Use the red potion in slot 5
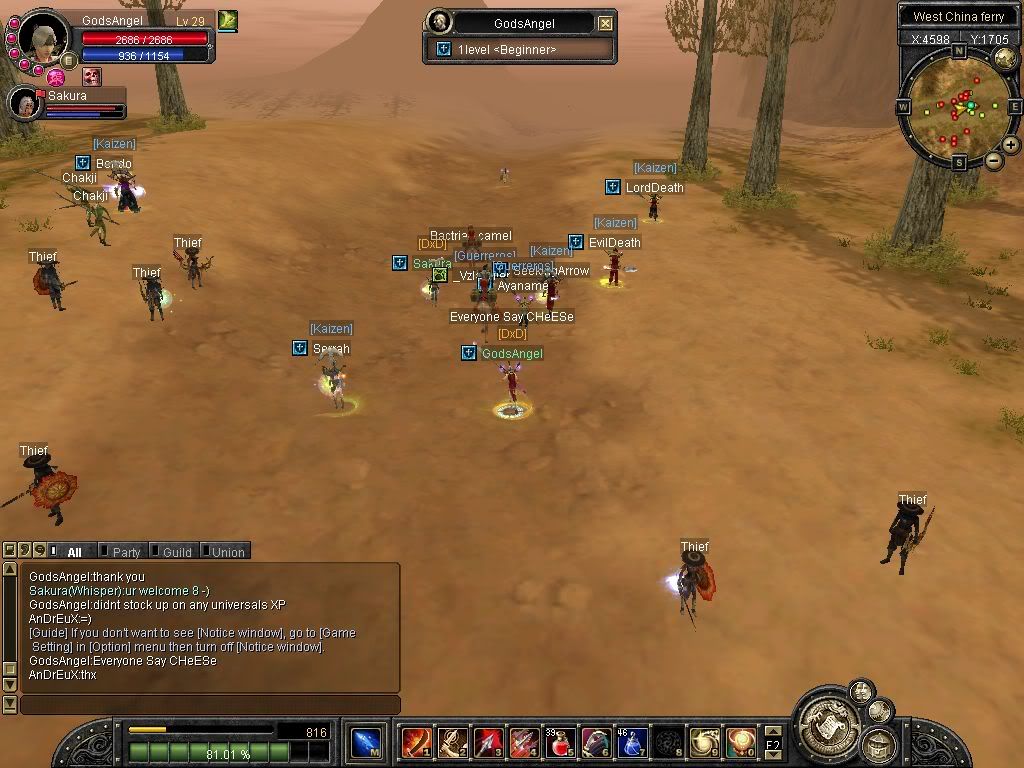This screenshot has width=1024, height=768. pos(561,742)
